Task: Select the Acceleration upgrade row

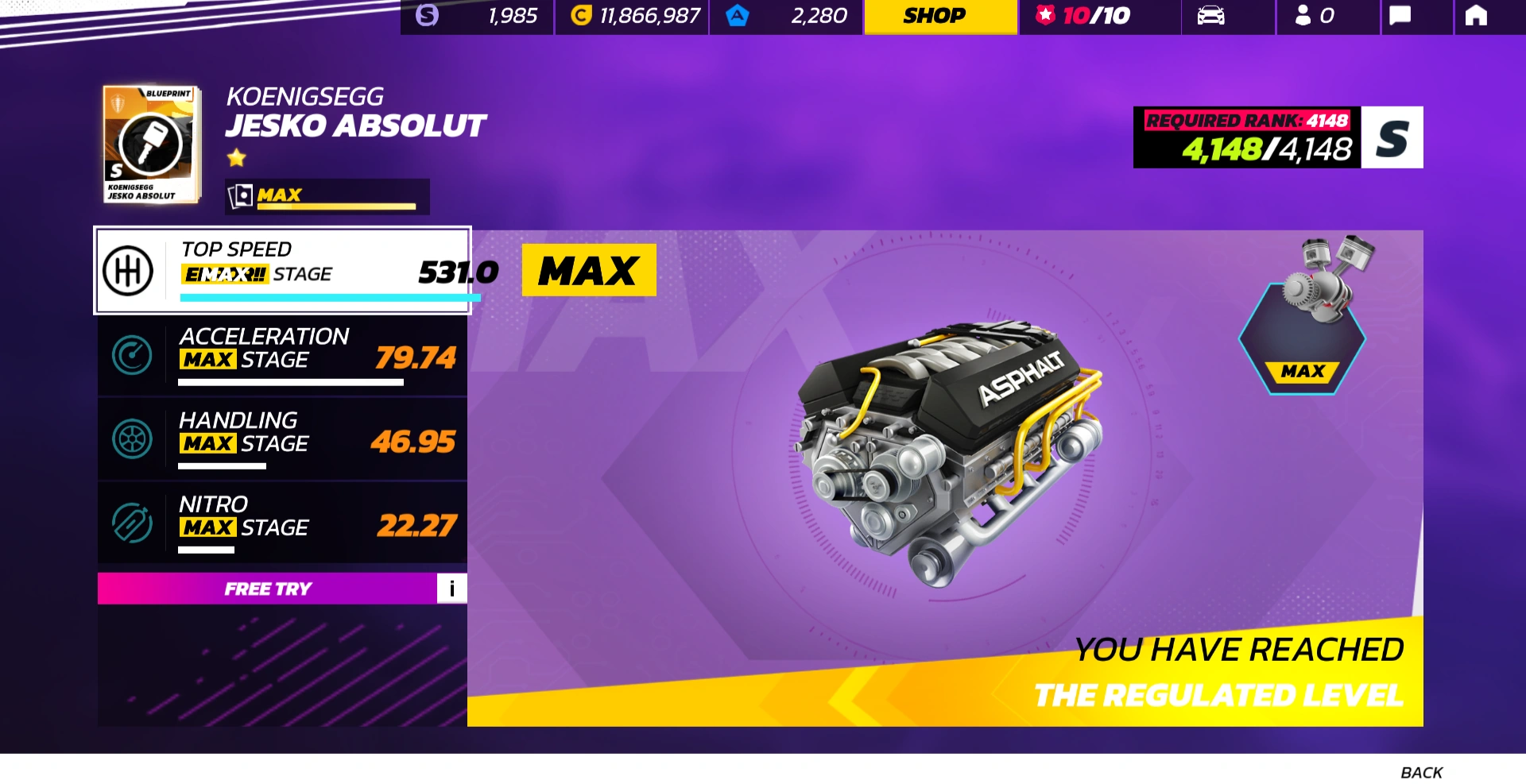Action: click(282, 356)
